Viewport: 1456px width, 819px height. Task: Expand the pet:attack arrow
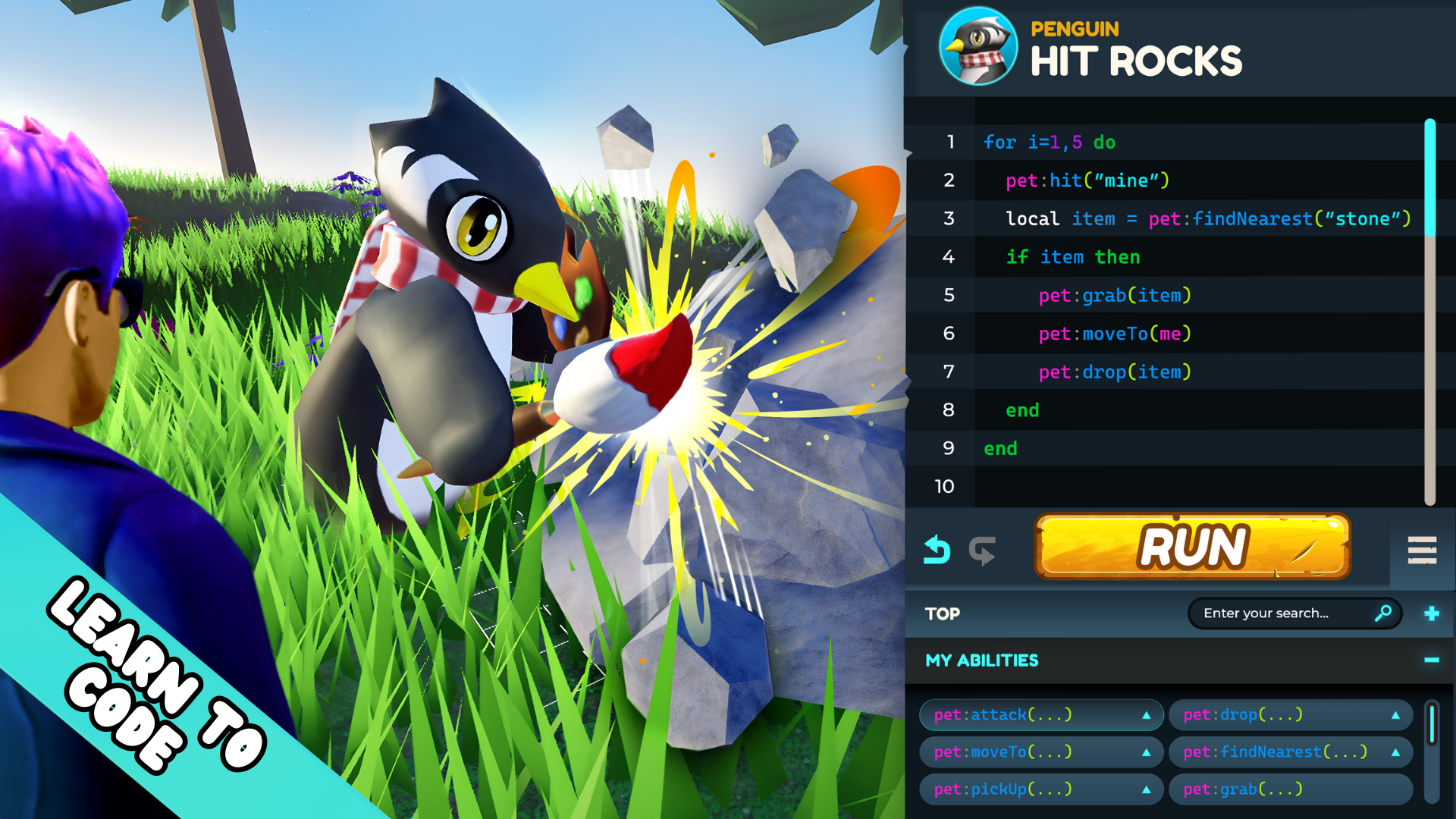pos(1147,715)
